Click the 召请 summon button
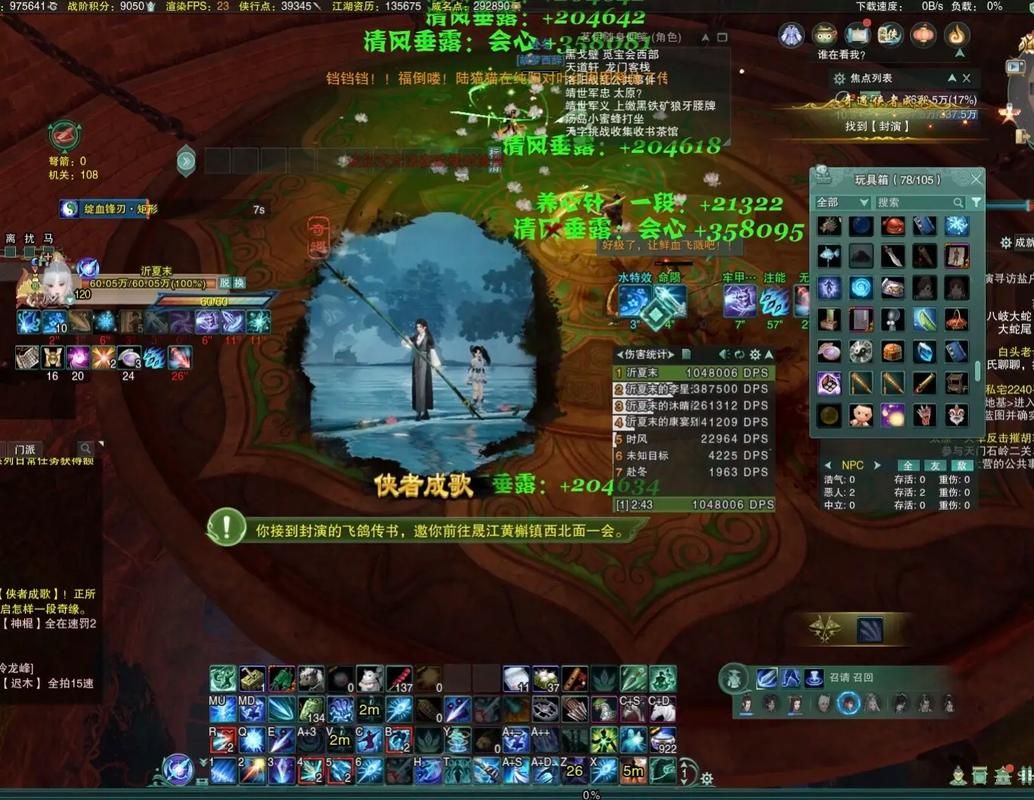The width and height of the screenshot is (1034, 800). (x=840, y=677)
